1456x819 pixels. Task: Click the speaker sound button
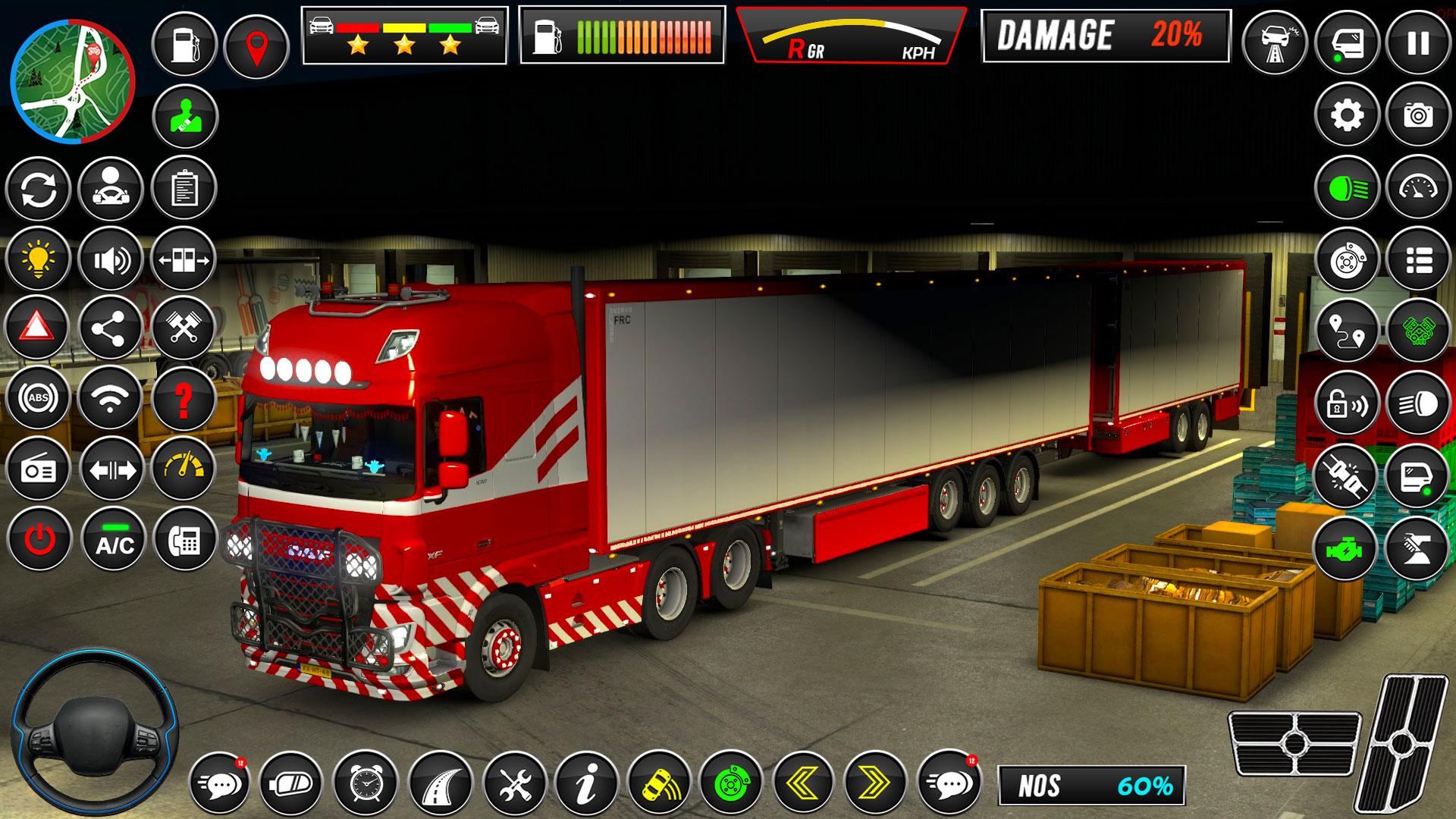coord(111,260)
